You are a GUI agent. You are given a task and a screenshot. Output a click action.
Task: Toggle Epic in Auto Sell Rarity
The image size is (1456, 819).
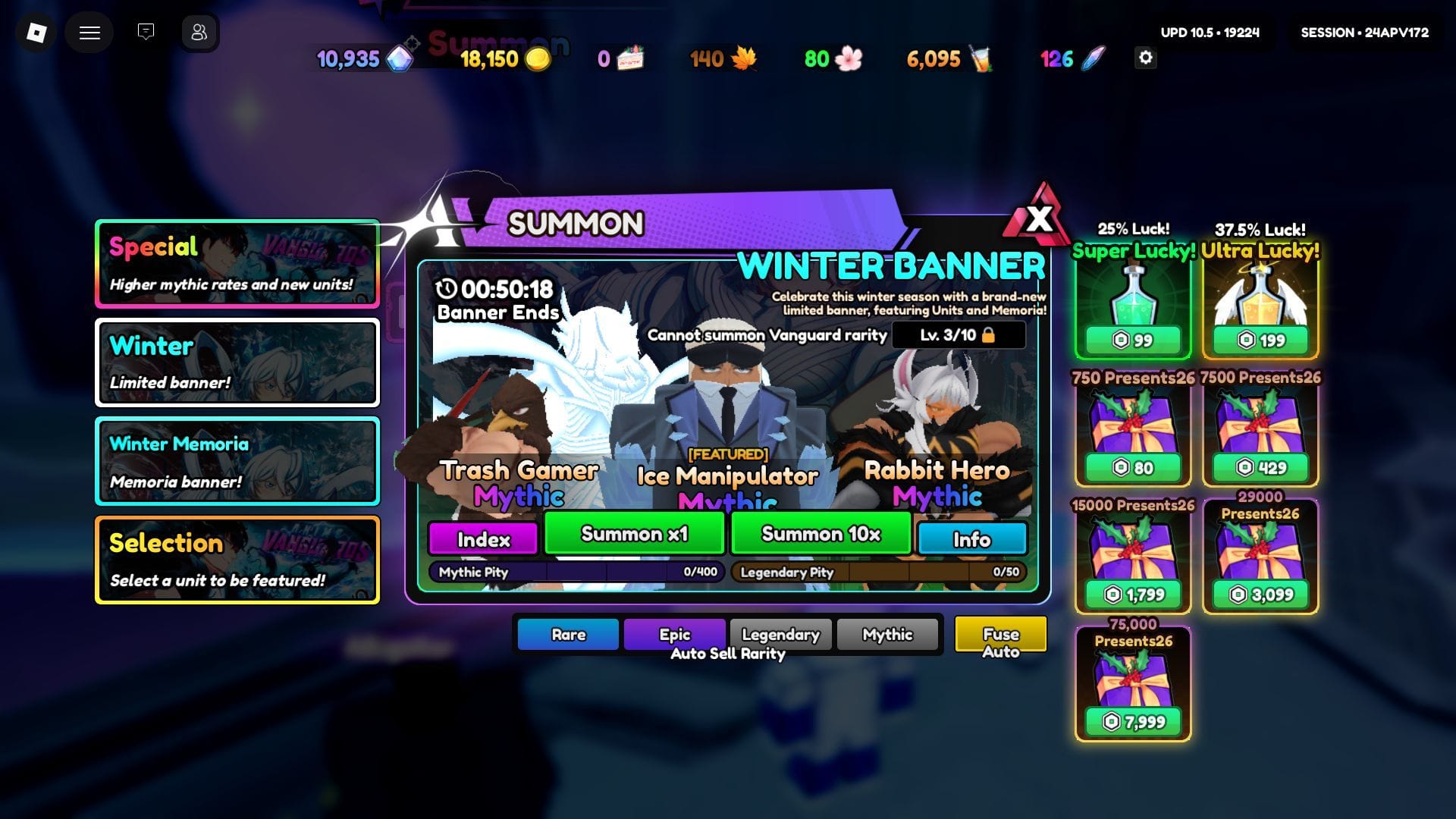[x=675, y=635]
